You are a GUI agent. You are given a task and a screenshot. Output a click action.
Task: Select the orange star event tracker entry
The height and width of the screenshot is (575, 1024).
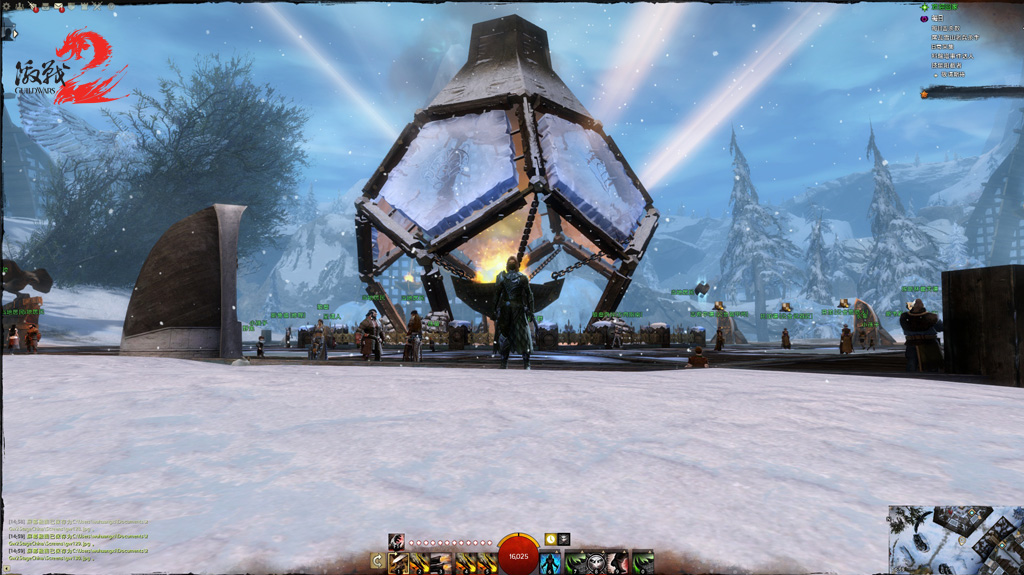pos(926,93)
